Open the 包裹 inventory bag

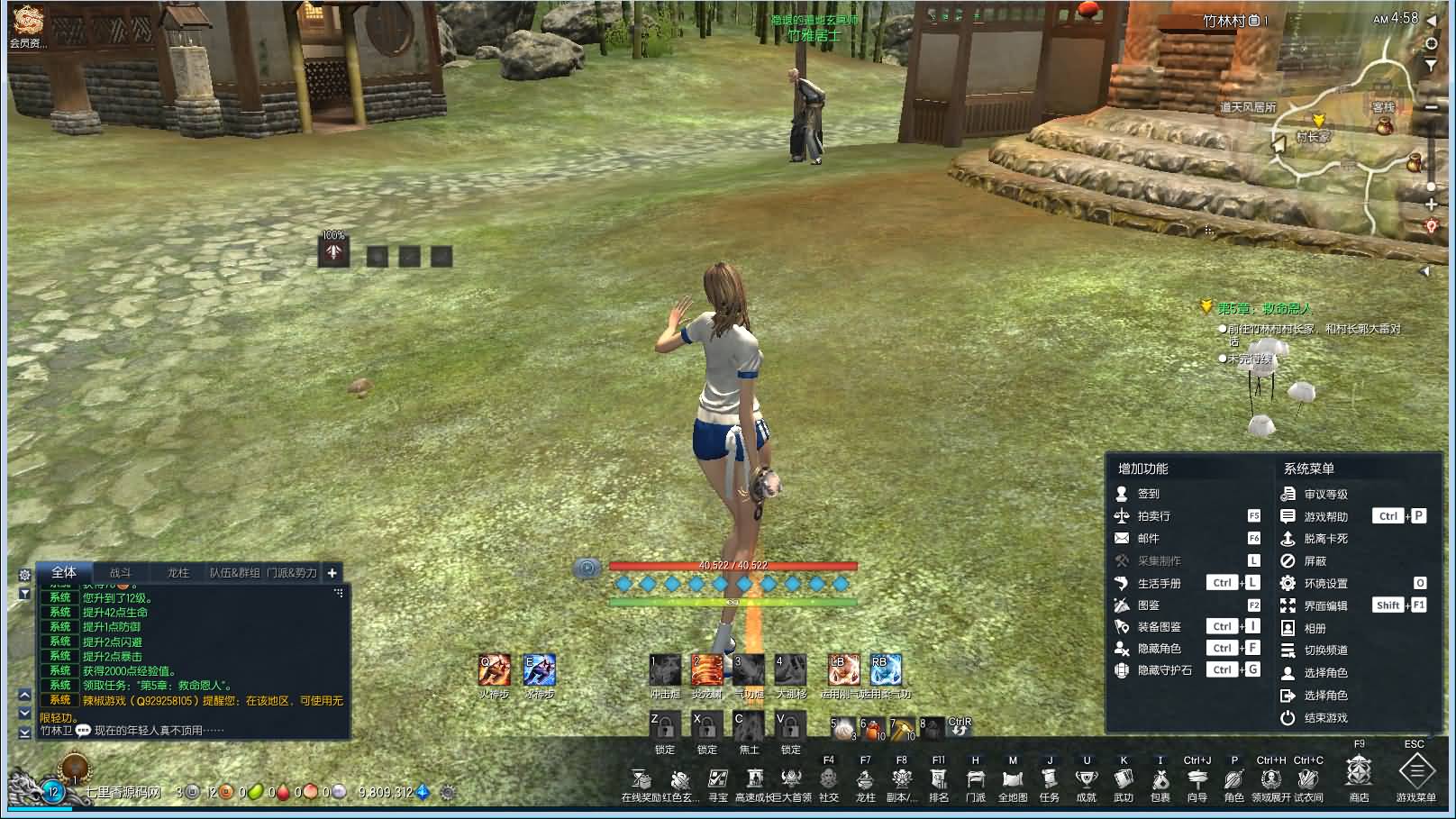click(1160, 779)
